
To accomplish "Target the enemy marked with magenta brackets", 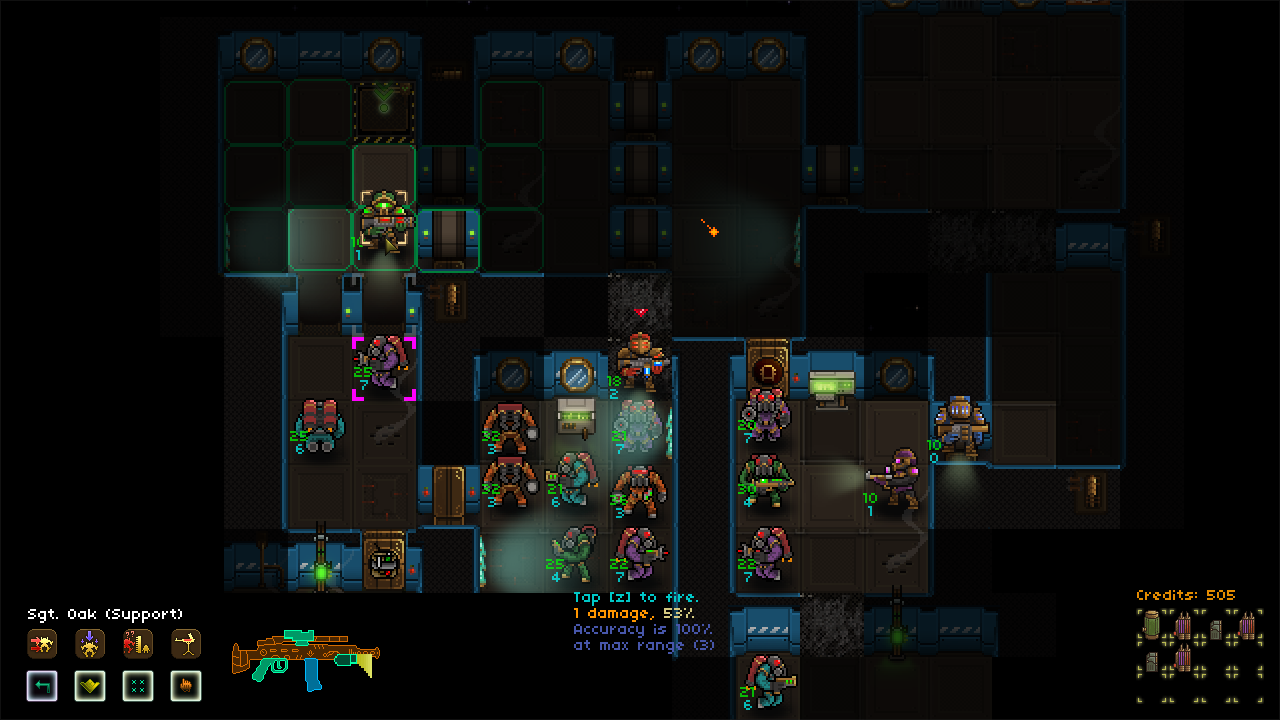I will 384,366.
